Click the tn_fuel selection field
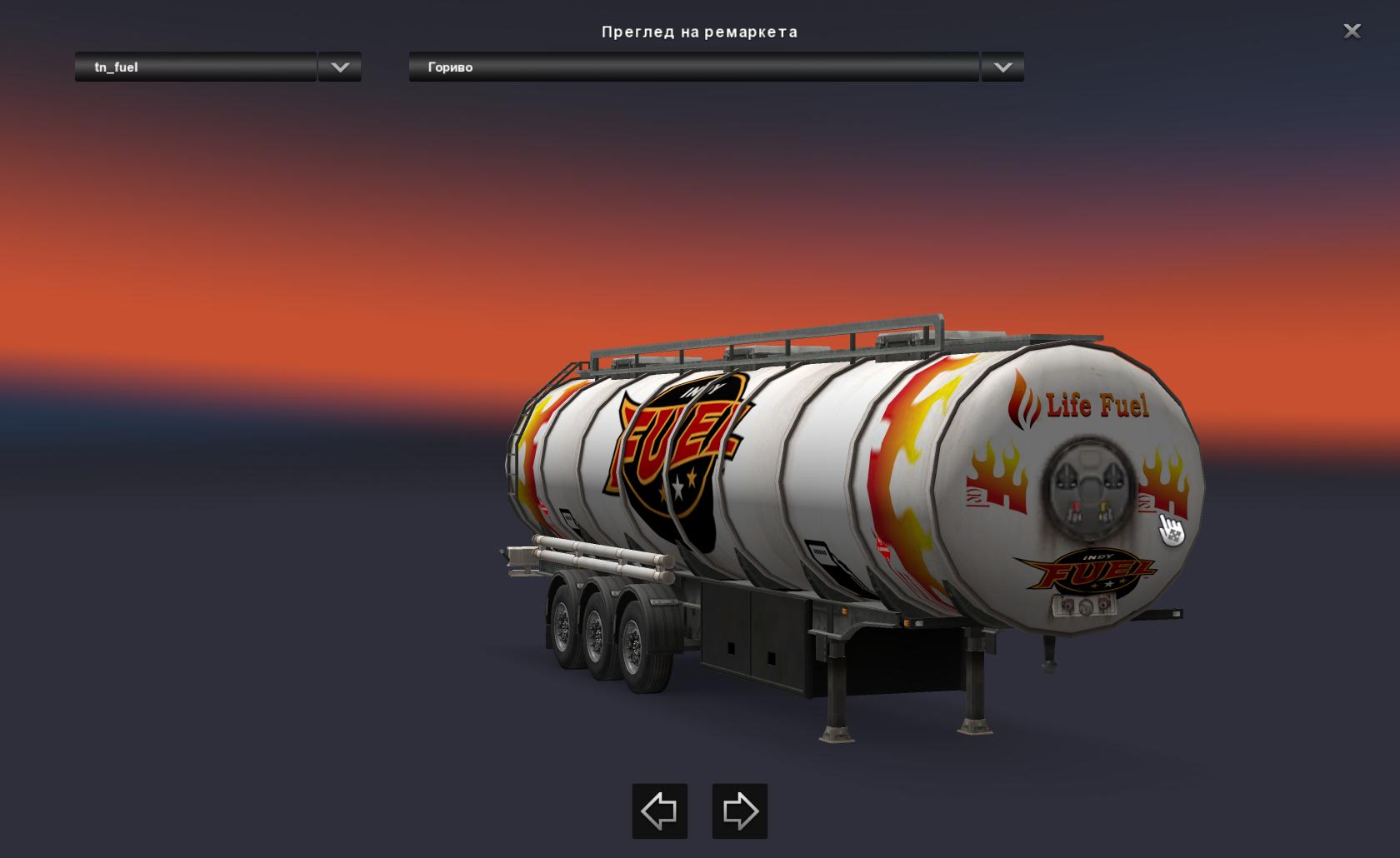Image resolution: width=1400 pixels, height=858 pixels. coord(196,67)
